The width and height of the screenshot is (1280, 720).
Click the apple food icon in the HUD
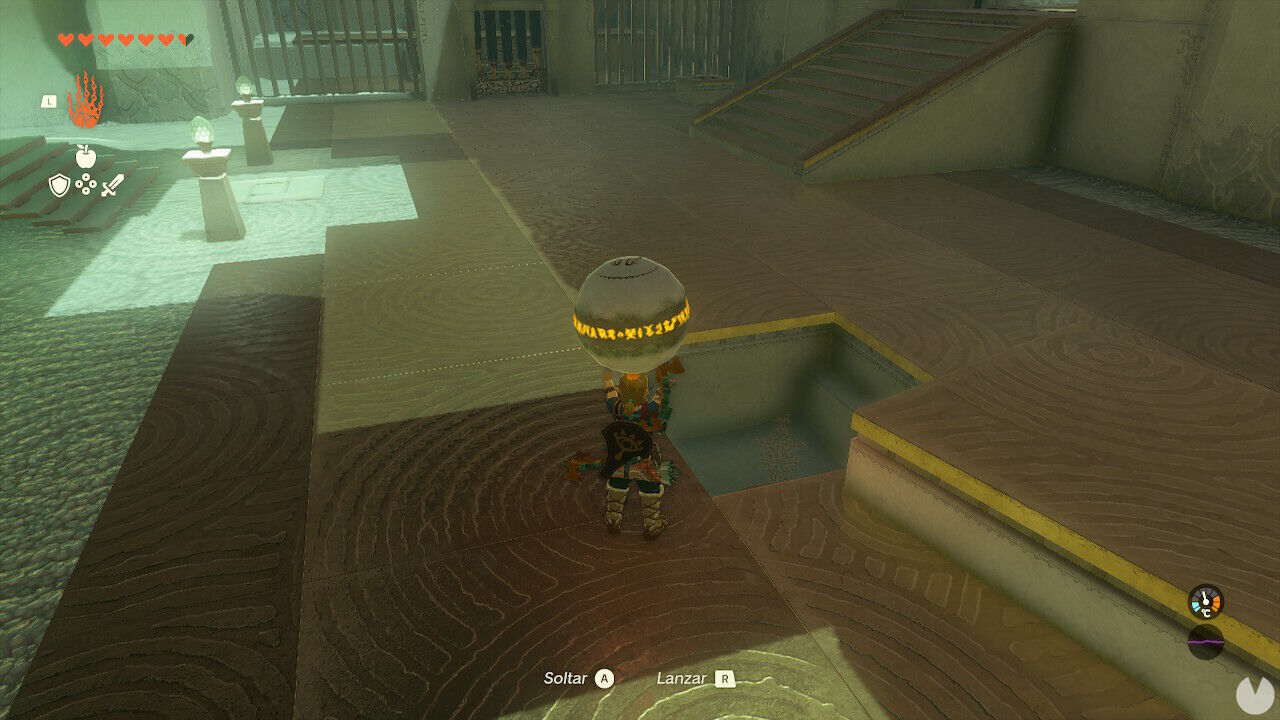(x=86, y=156)
